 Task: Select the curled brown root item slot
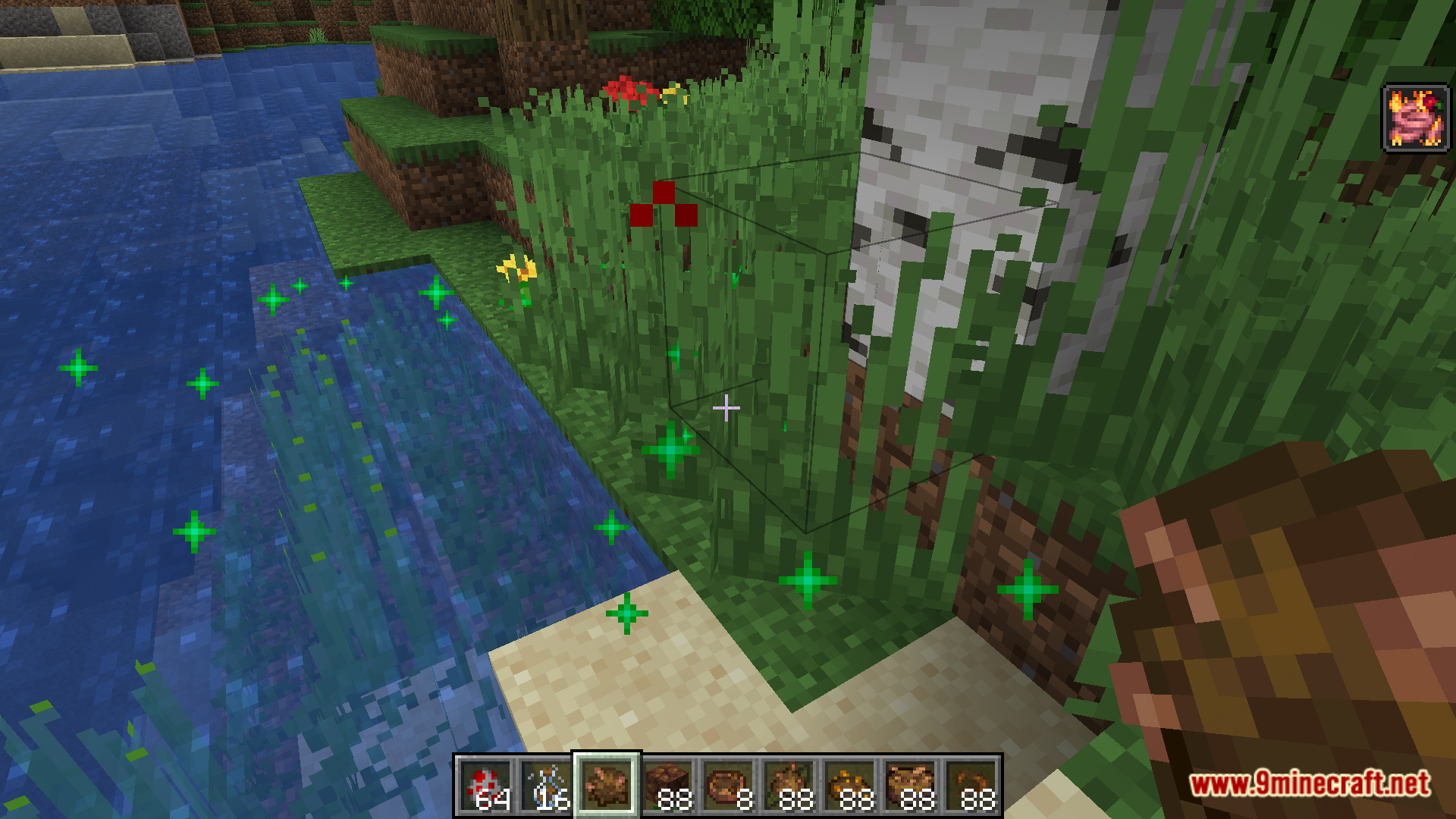pos(971,786)
